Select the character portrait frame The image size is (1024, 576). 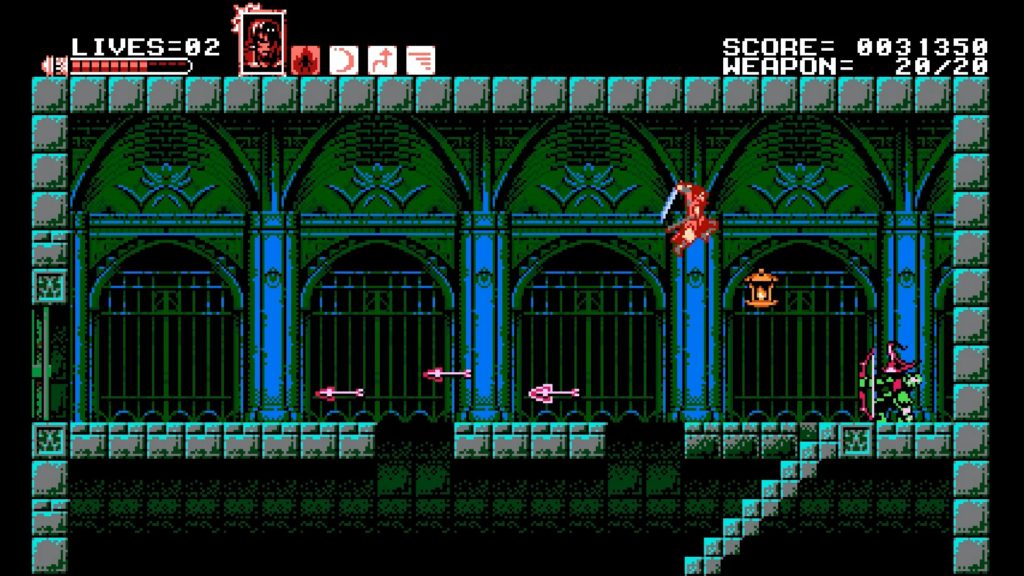click(x=262, y=42)
